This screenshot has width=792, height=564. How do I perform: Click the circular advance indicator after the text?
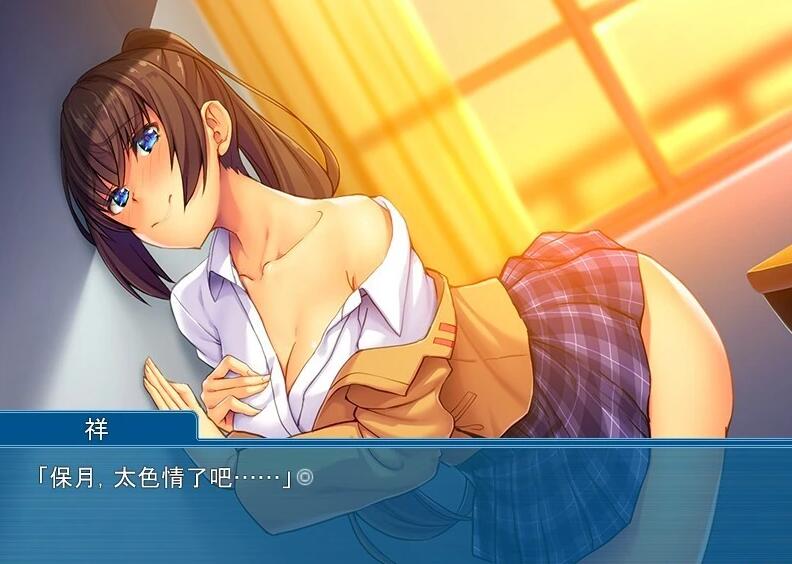pyautogui.click(x=306, y=478)
